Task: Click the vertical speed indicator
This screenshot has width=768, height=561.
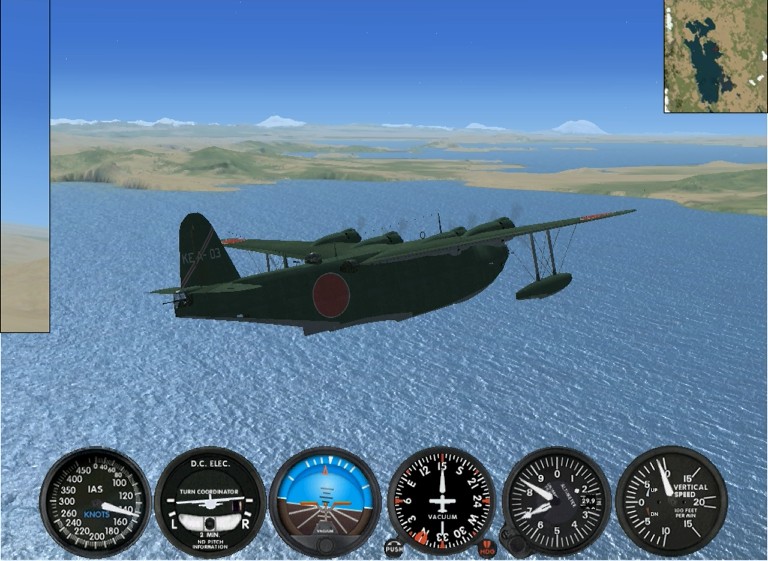Action: [x=671, y=501]
